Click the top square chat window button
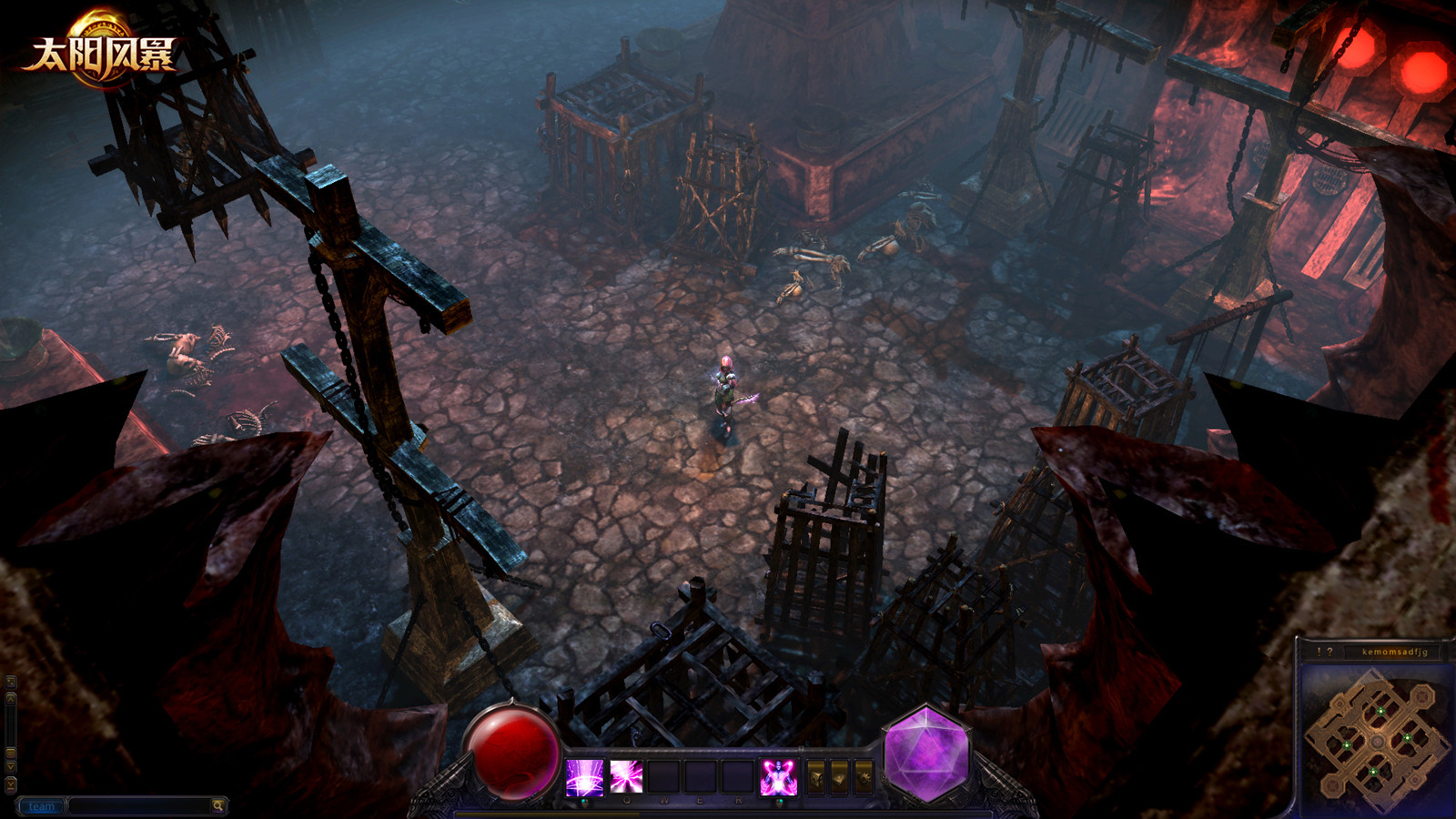 pos(11,682)
